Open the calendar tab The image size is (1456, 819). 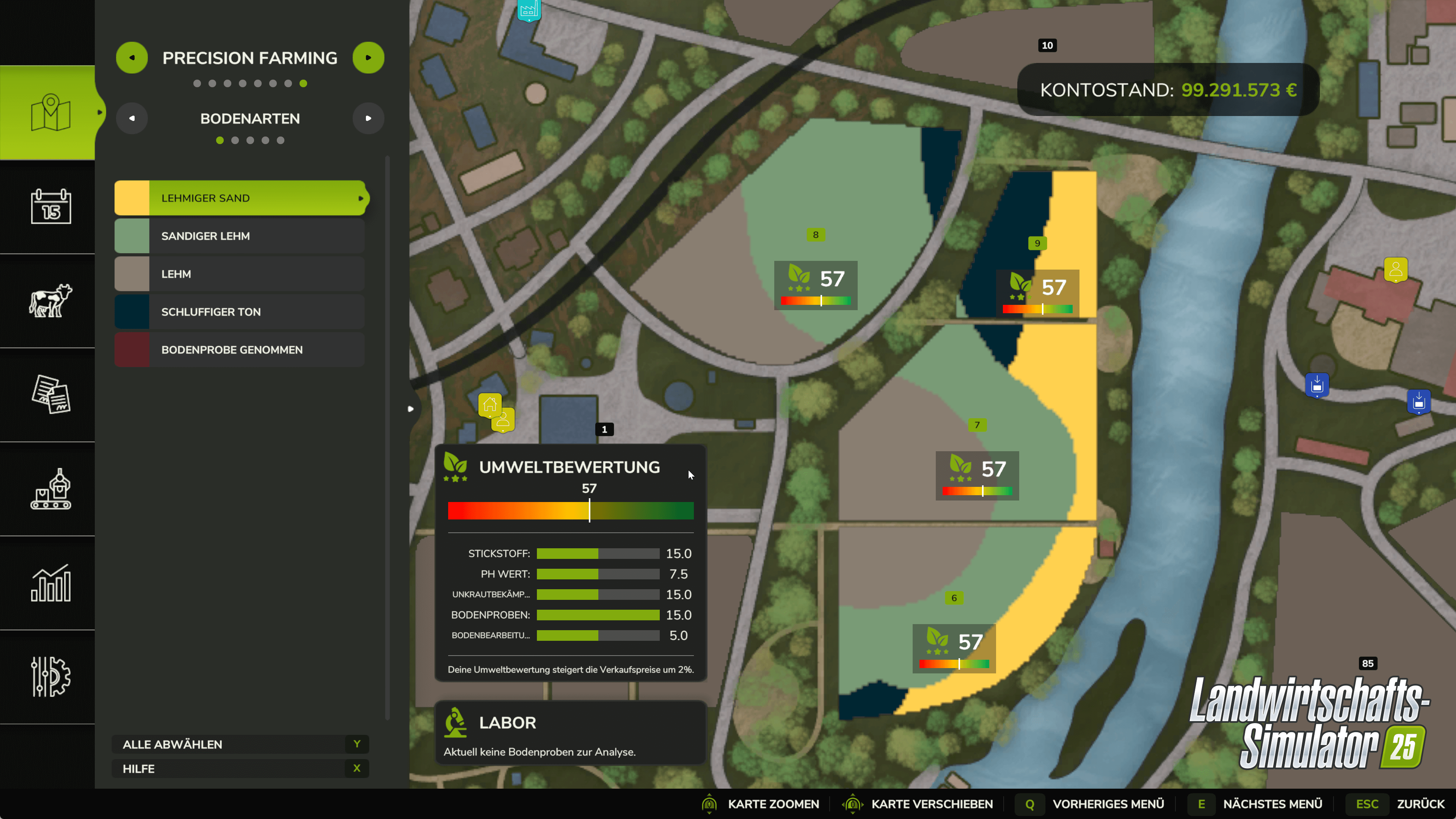[50, 207]
